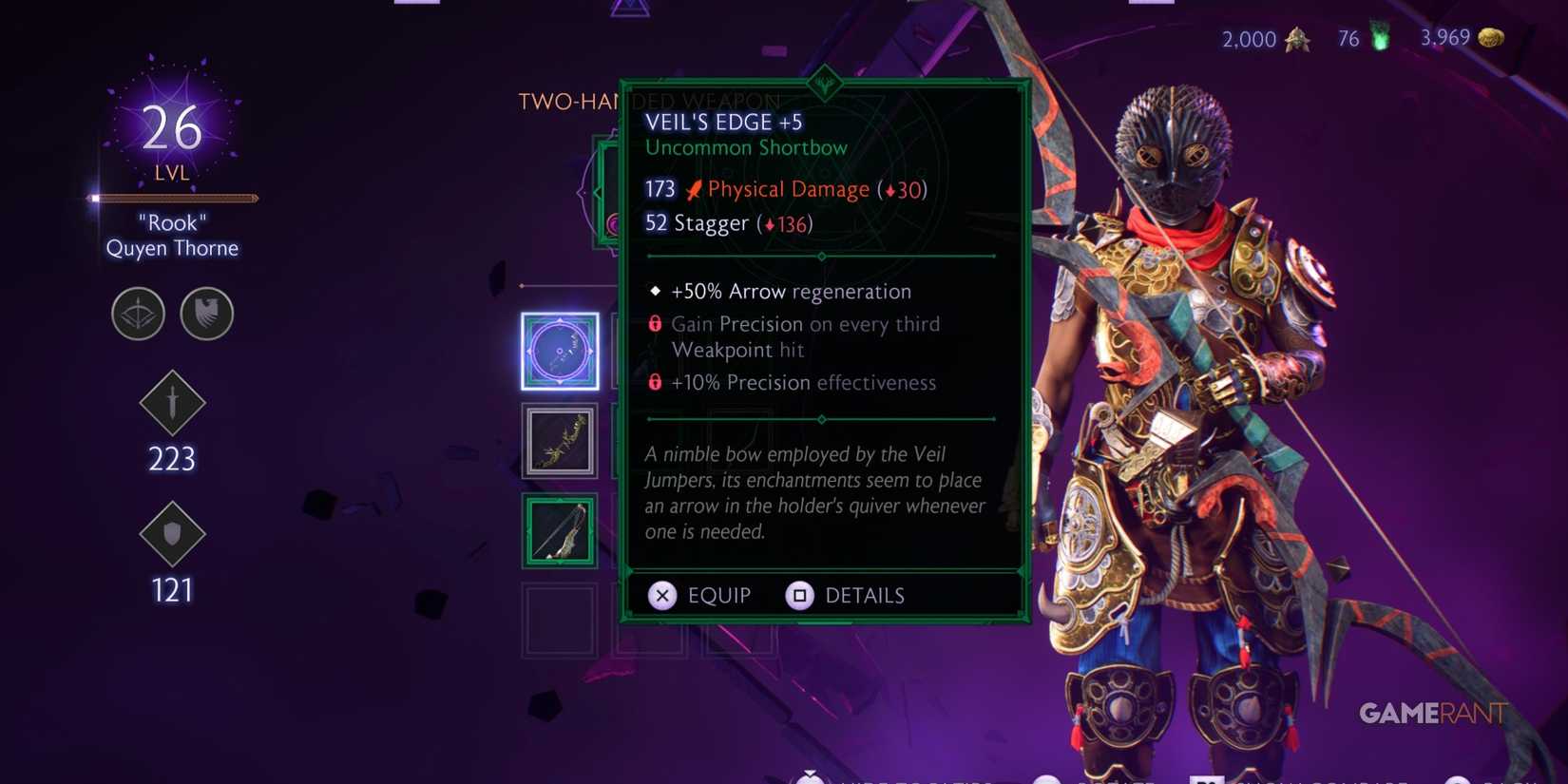Click the lock icon next to Gain Precision perk
1568x784 pixels.
pos(654,323)
